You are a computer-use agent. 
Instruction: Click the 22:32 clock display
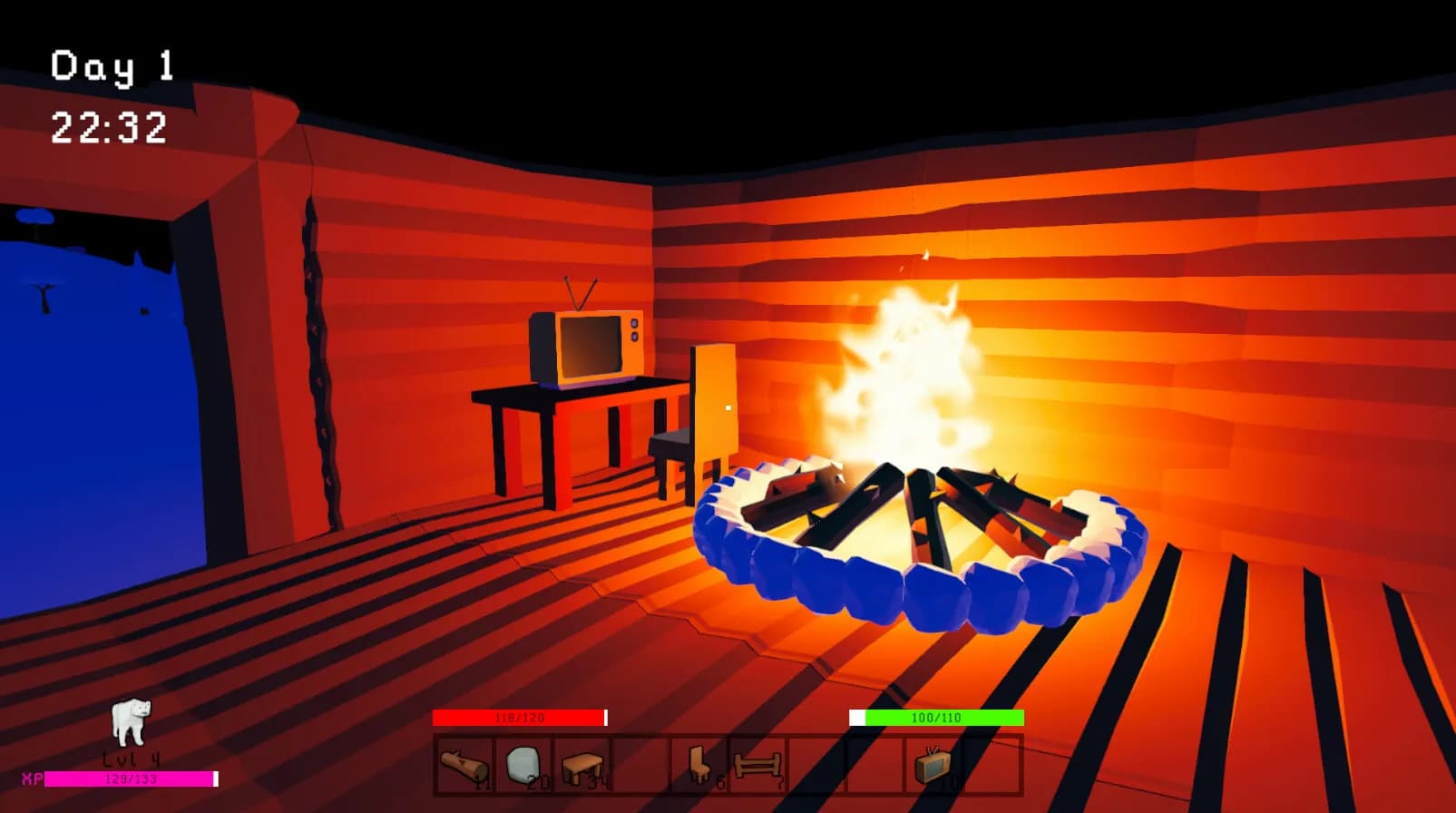(x=109, y=128)
